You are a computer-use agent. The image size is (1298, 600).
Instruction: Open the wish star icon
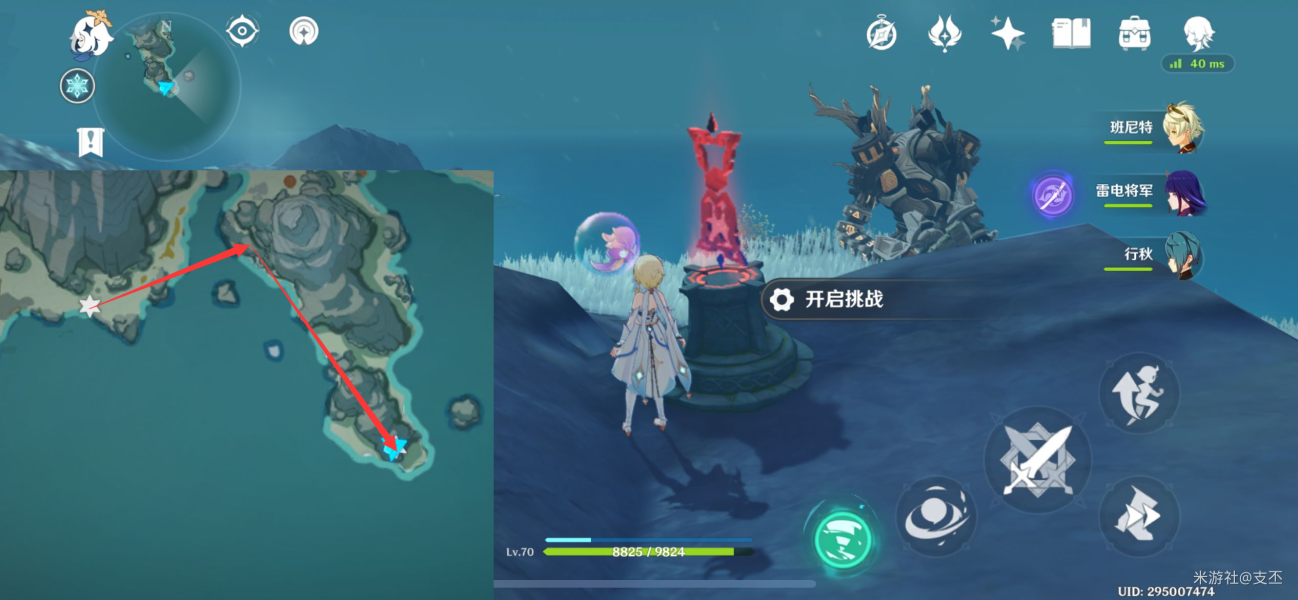(x=1007, y=34)
